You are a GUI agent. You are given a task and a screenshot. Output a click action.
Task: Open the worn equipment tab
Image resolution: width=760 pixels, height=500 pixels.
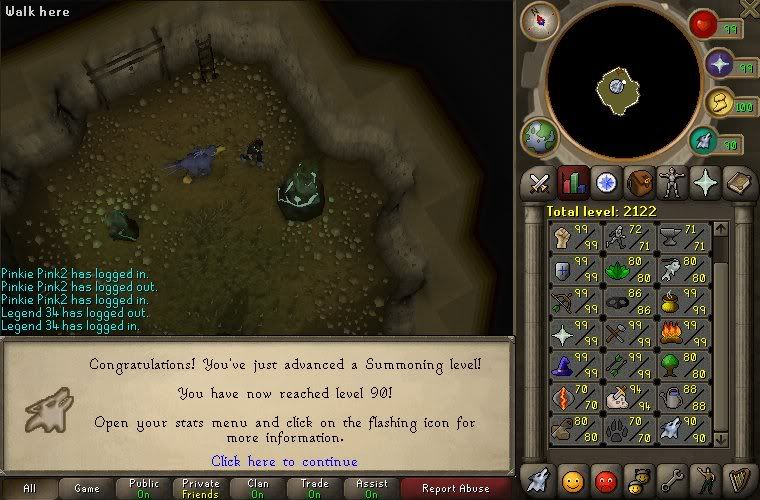(x=672, y=183)
